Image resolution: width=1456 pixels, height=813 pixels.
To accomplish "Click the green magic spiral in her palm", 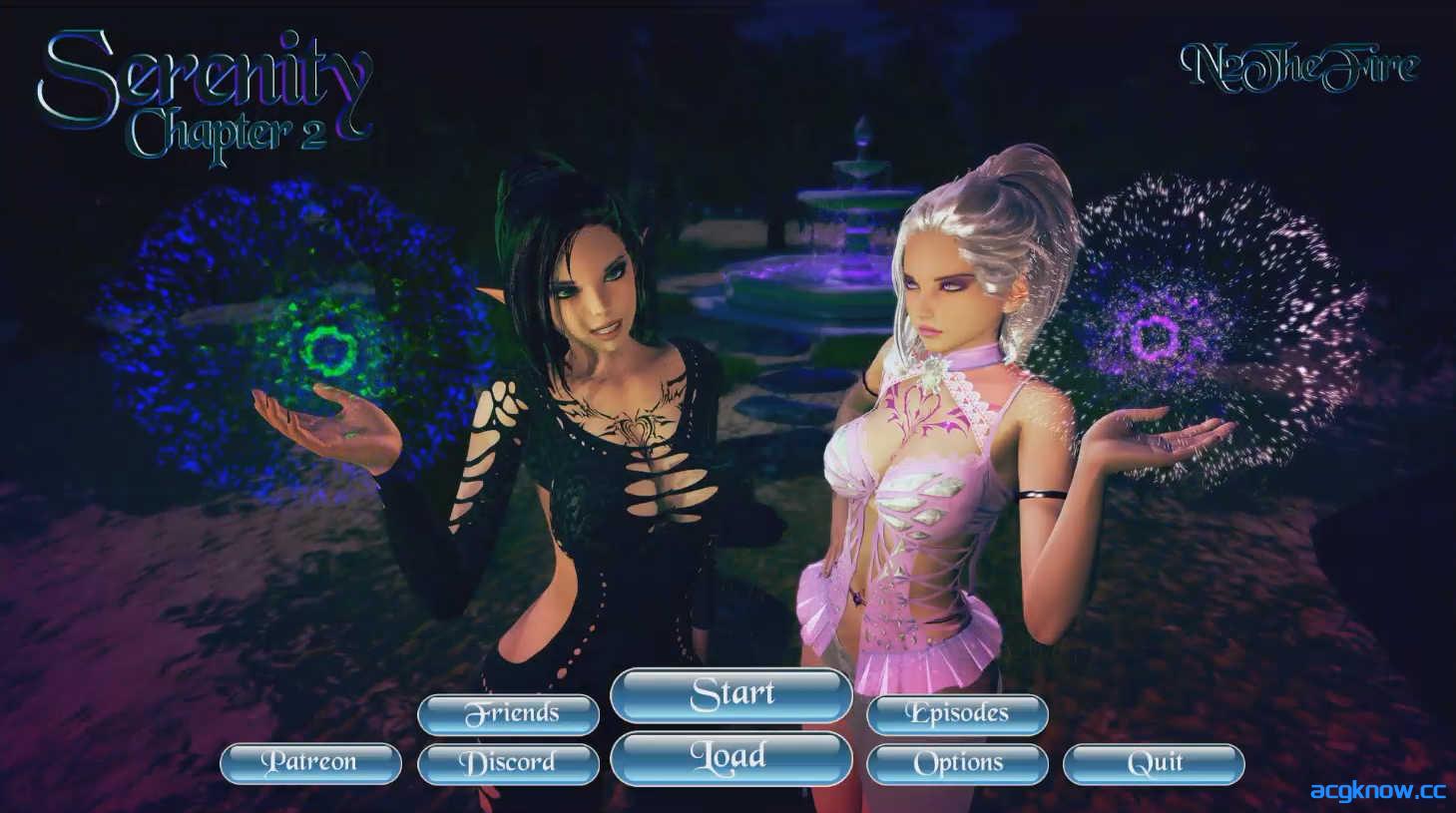I will point(329,351).
